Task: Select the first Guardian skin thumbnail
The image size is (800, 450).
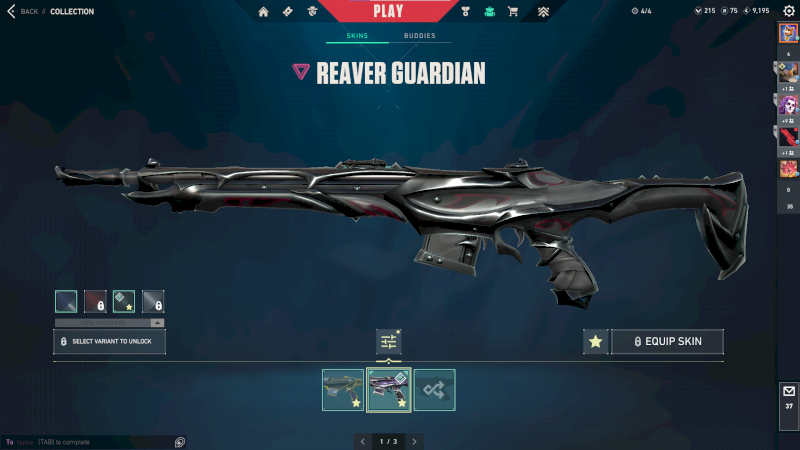Action: tap(343, 389)
